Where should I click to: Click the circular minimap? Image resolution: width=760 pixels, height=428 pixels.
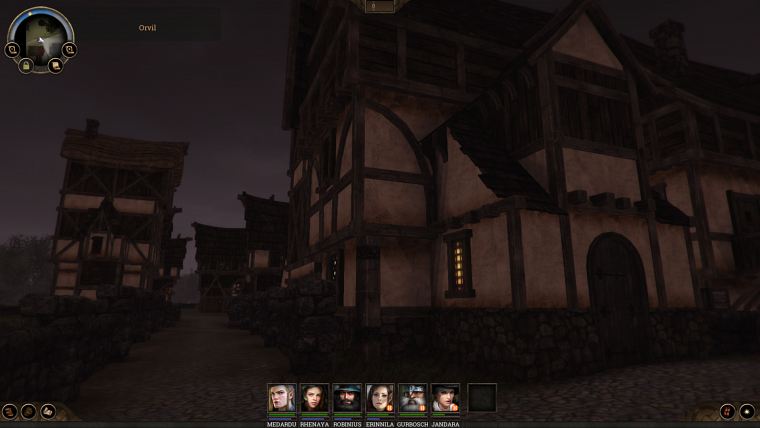click(41, 36)
